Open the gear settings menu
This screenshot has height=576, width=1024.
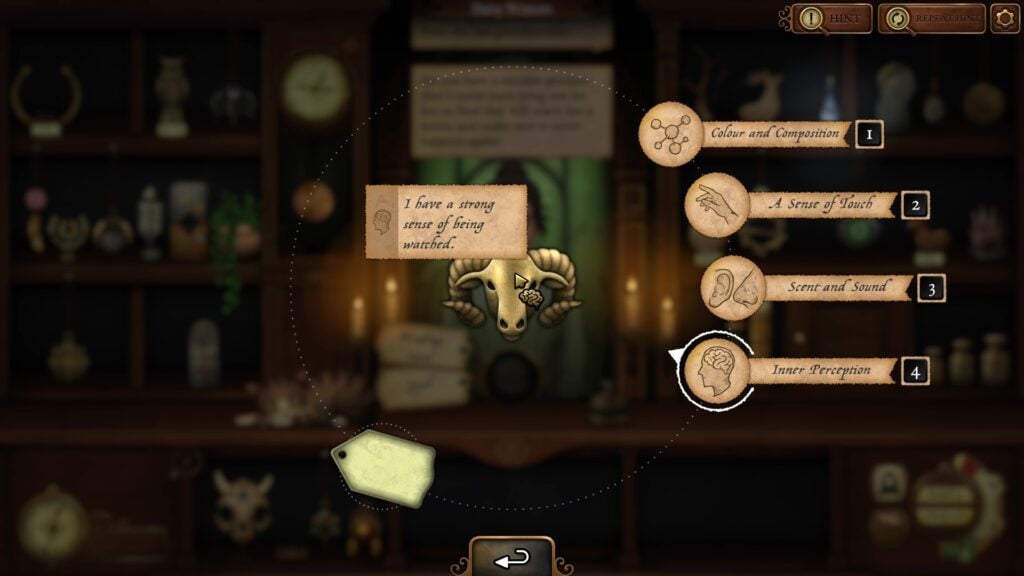click(1004, 18)
